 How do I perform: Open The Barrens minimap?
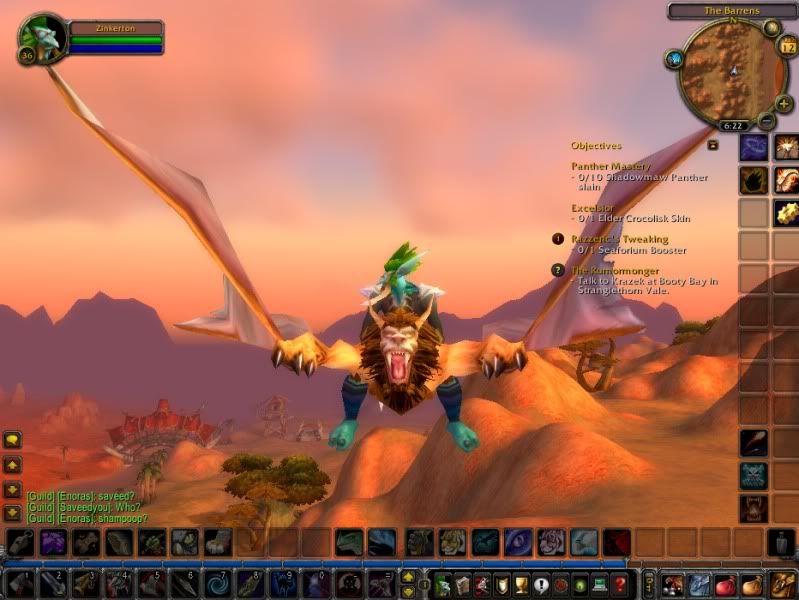click(x=731, y=70)
